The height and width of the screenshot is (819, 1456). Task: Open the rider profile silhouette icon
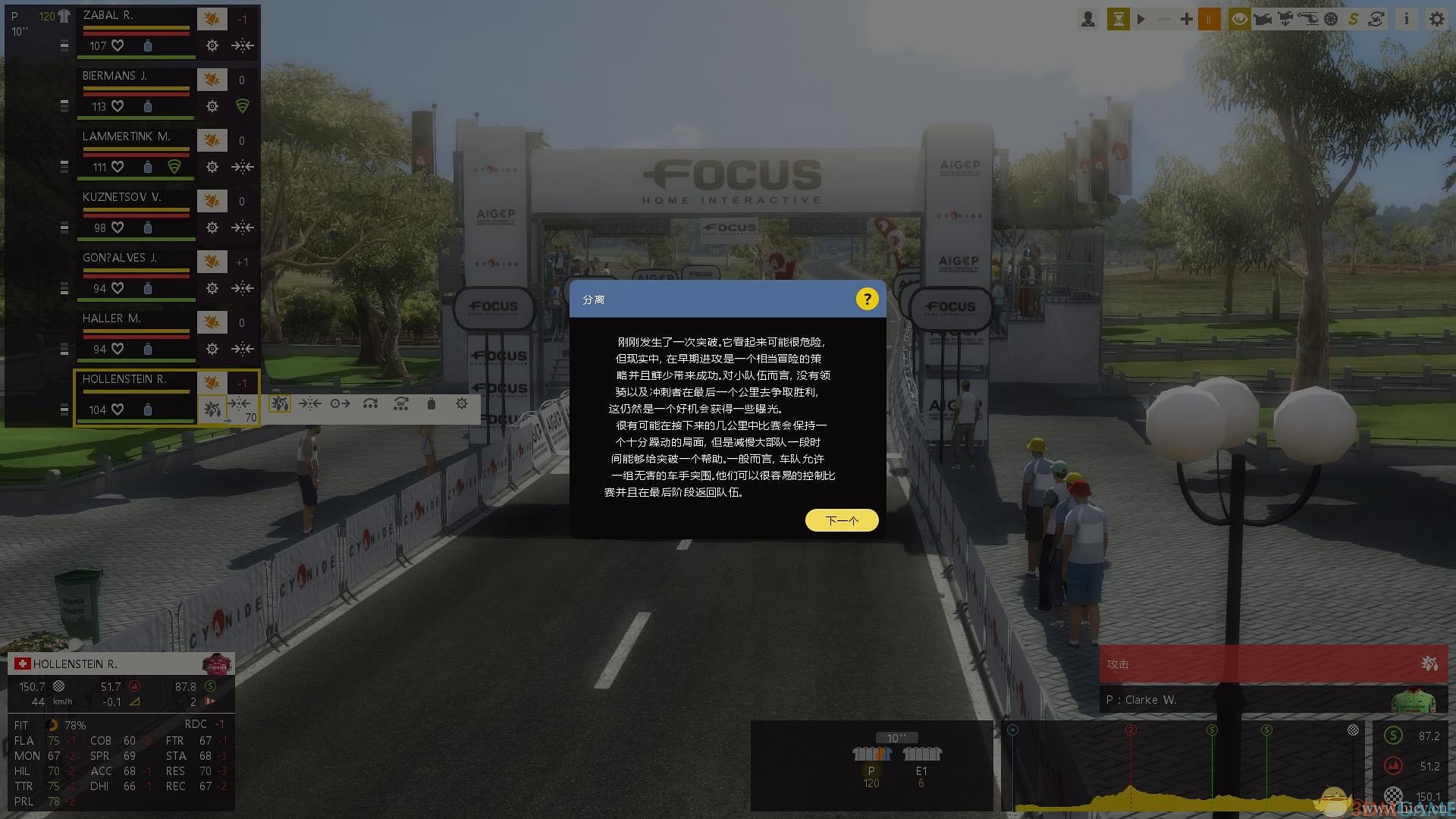[x=1087, y=19]
